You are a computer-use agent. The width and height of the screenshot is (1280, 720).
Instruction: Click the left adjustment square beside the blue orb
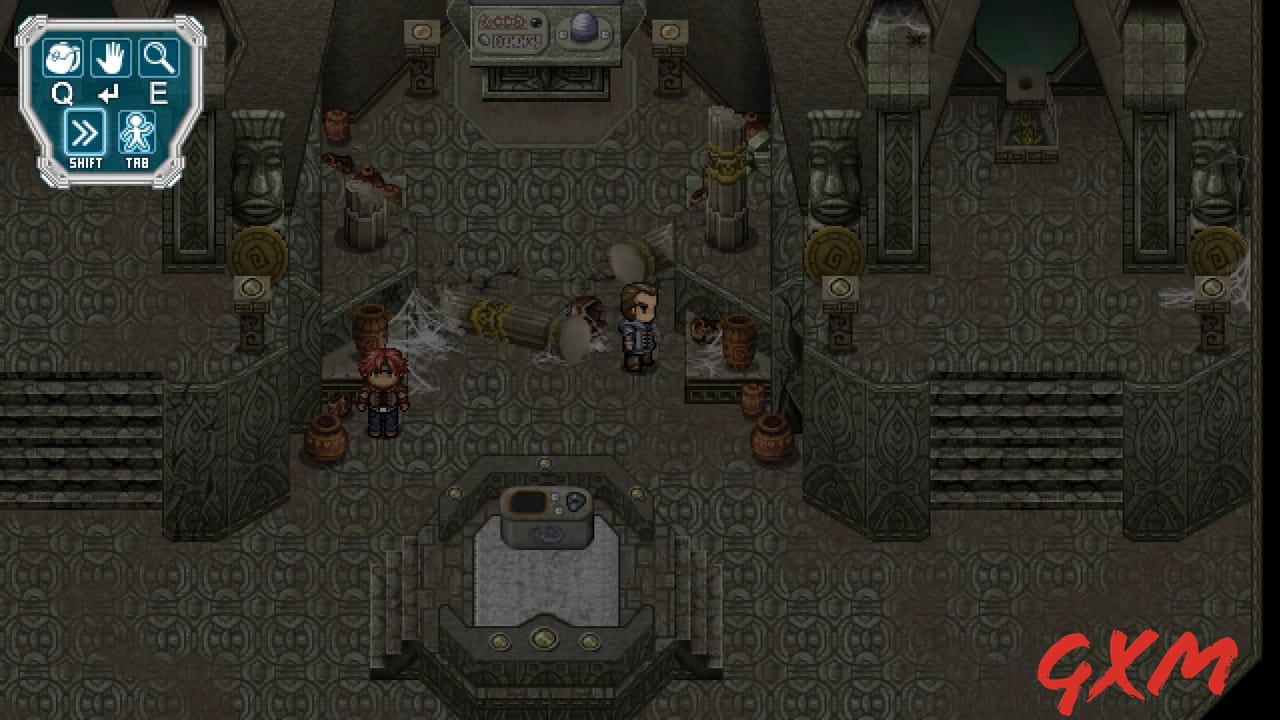point(562,33)
